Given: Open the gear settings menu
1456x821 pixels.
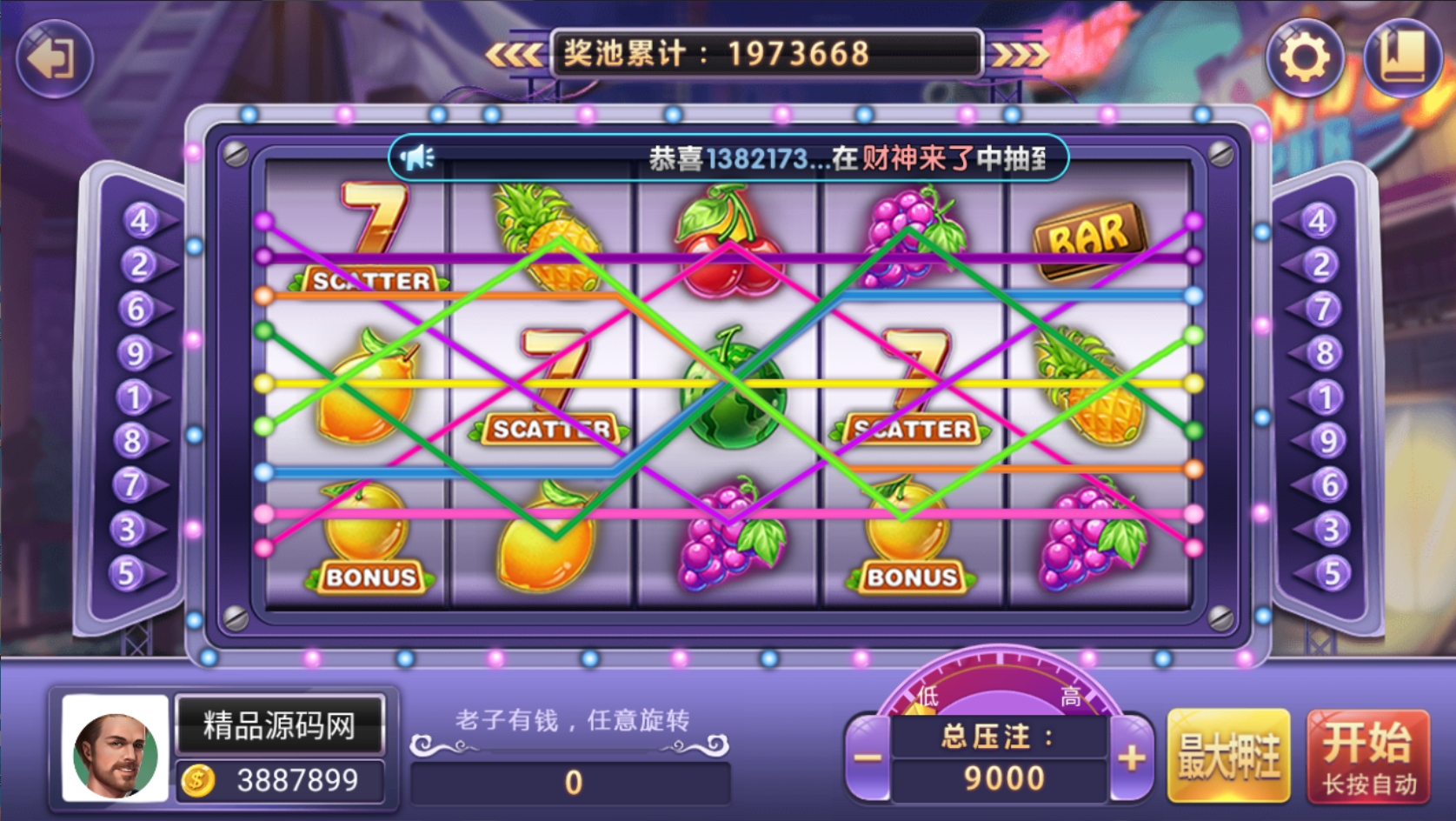Looking at the screenshot, I should click(x=1304, y=58).
